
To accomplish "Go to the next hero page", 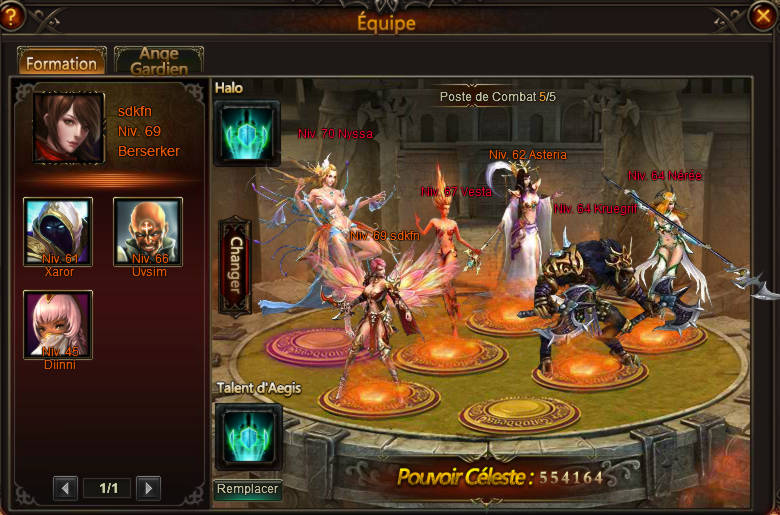I will click(148, 488).
